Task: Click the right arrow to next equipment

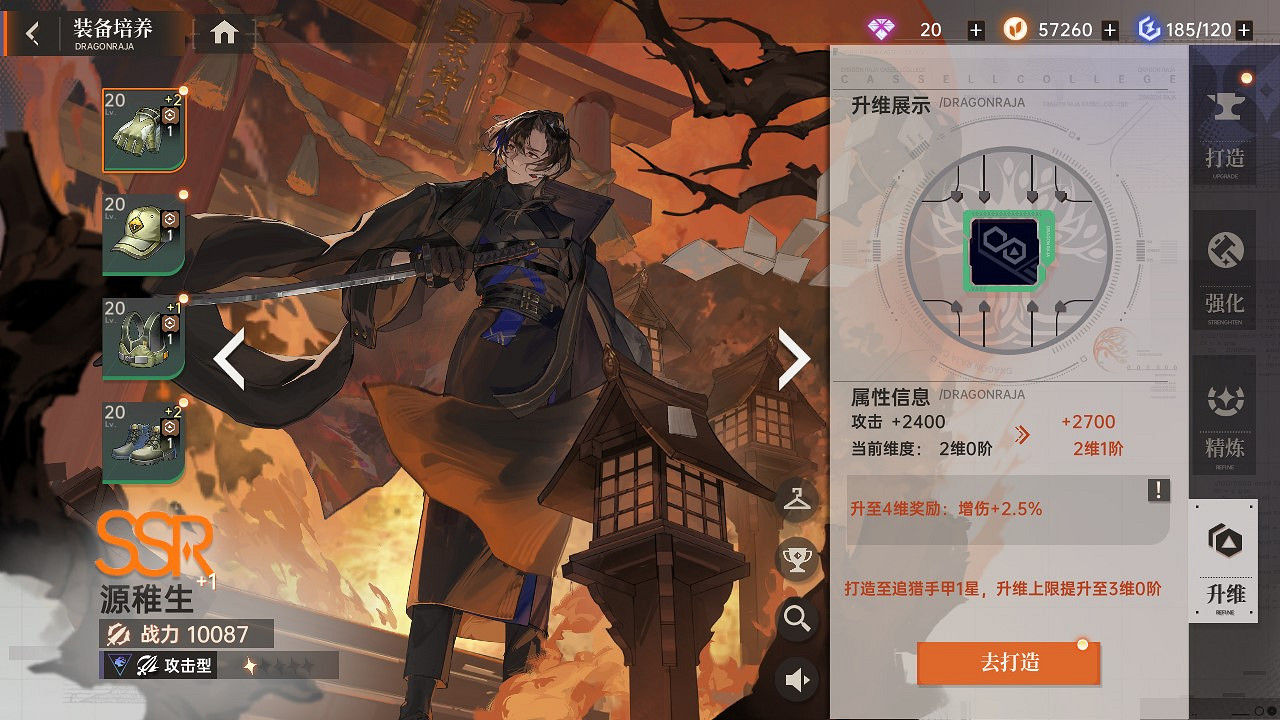Action: click(x=793, y=357)
